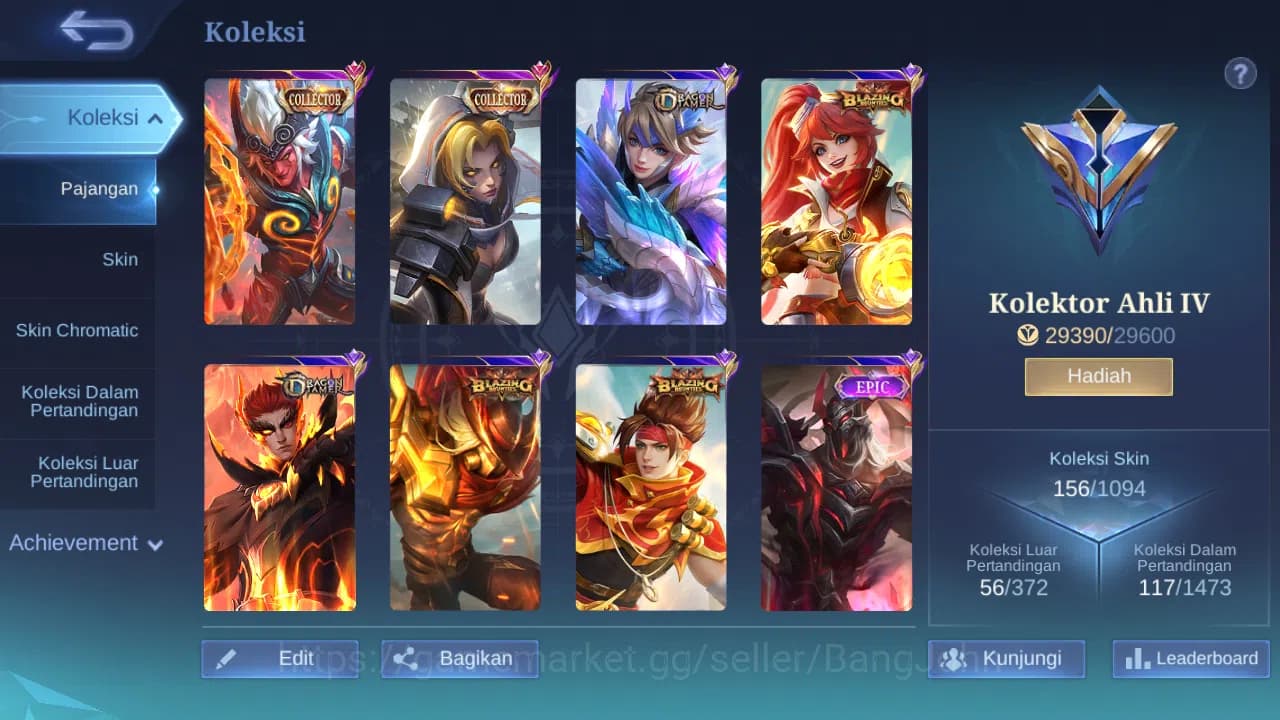
Task: Click the 29390/29600 collector progress counter
Action: 1098,336
